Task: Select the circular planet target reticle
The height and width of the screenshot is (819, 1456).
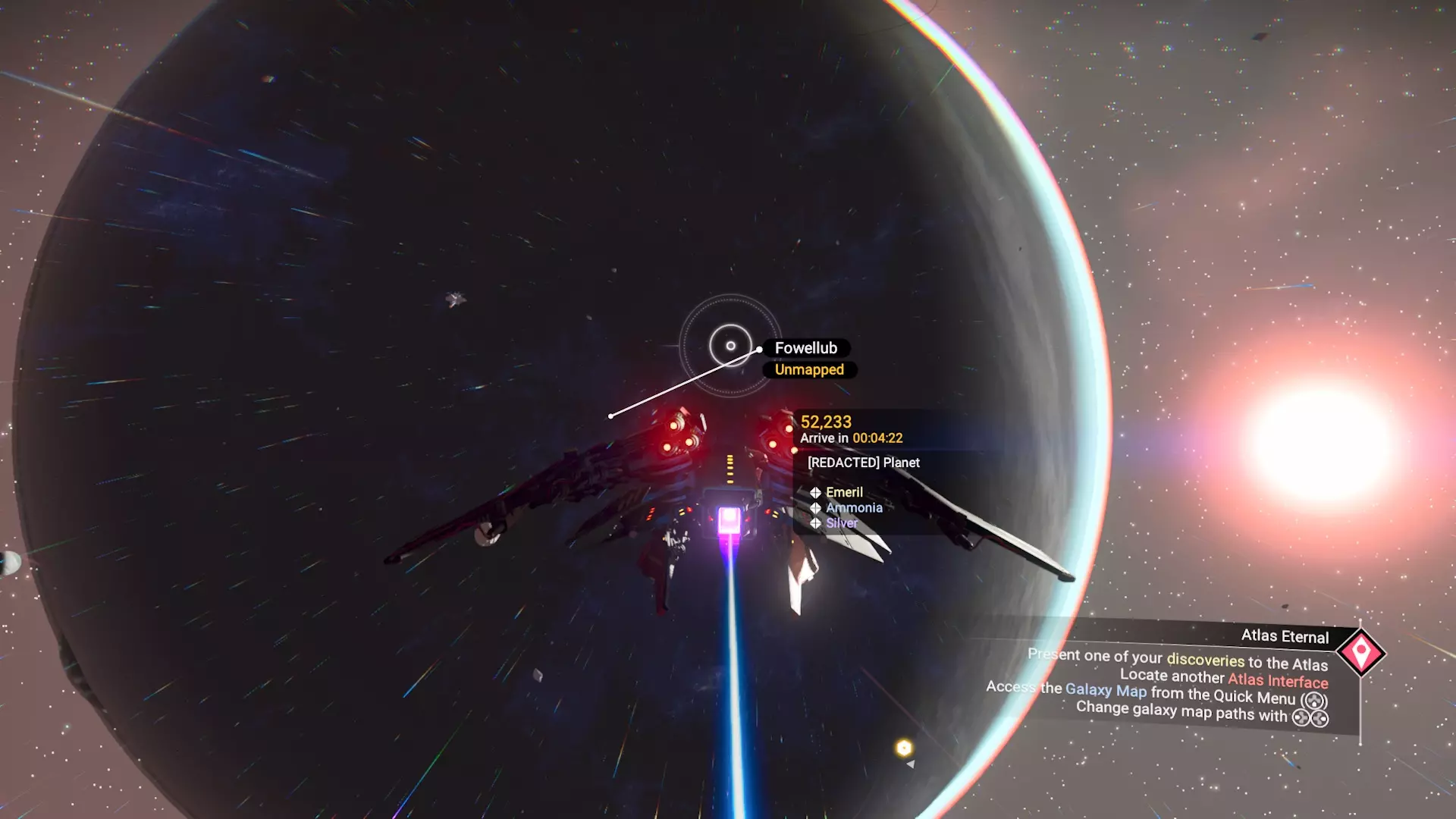Action: [x=730, y=346]
